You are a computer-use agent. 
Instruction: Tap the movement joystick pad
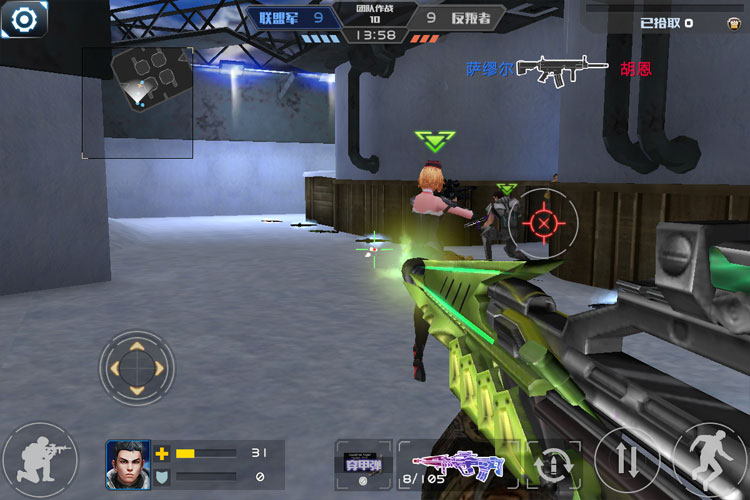[137, 368]
